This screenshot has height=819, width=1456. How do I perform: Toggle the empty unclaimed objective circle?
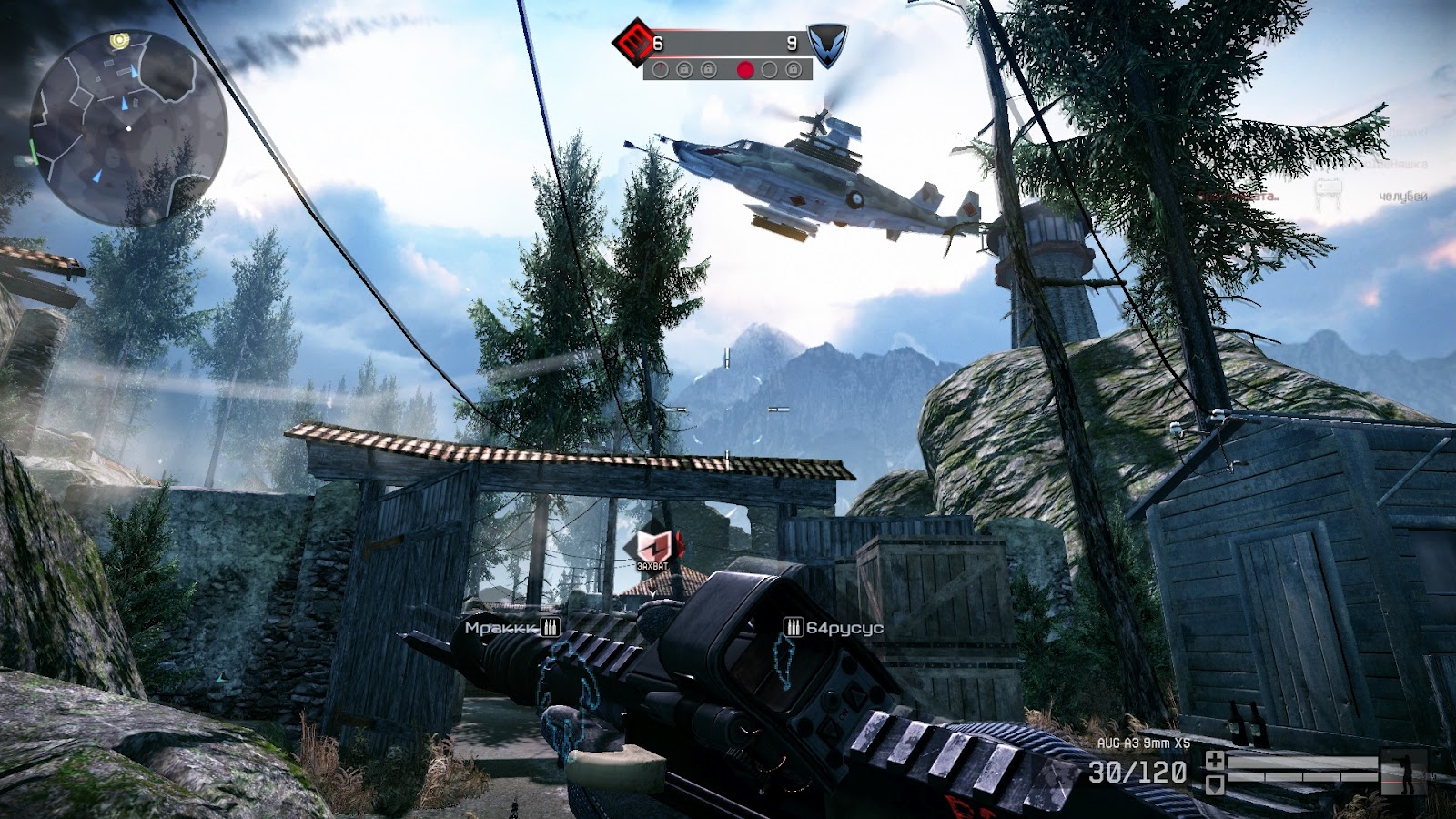pos(770,69)
